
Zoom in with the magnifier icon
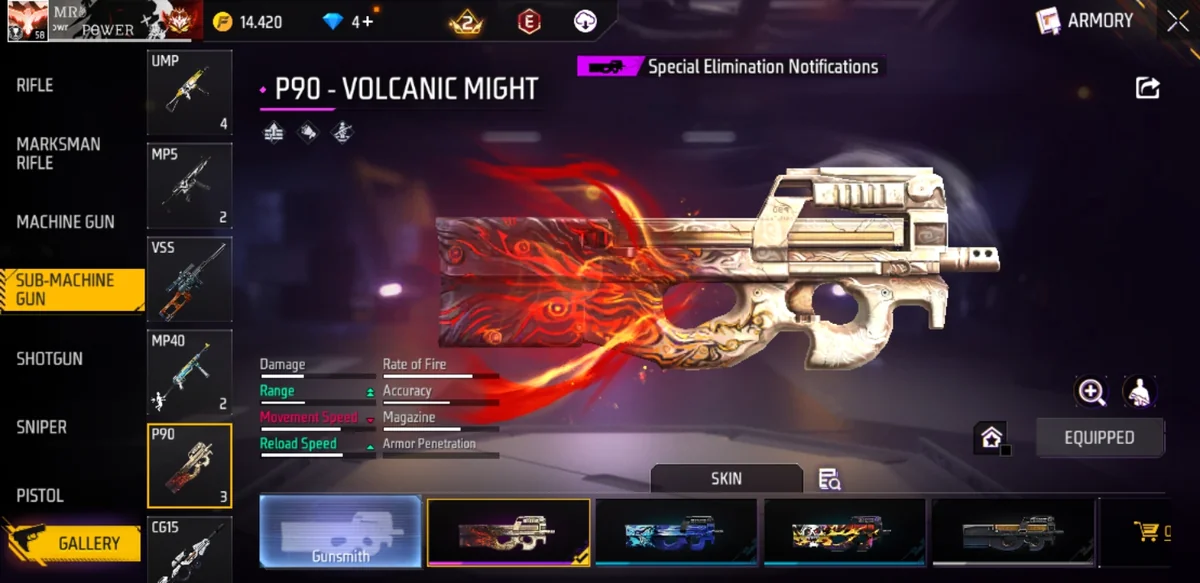pyautogui.click(x=1090, y=392)
